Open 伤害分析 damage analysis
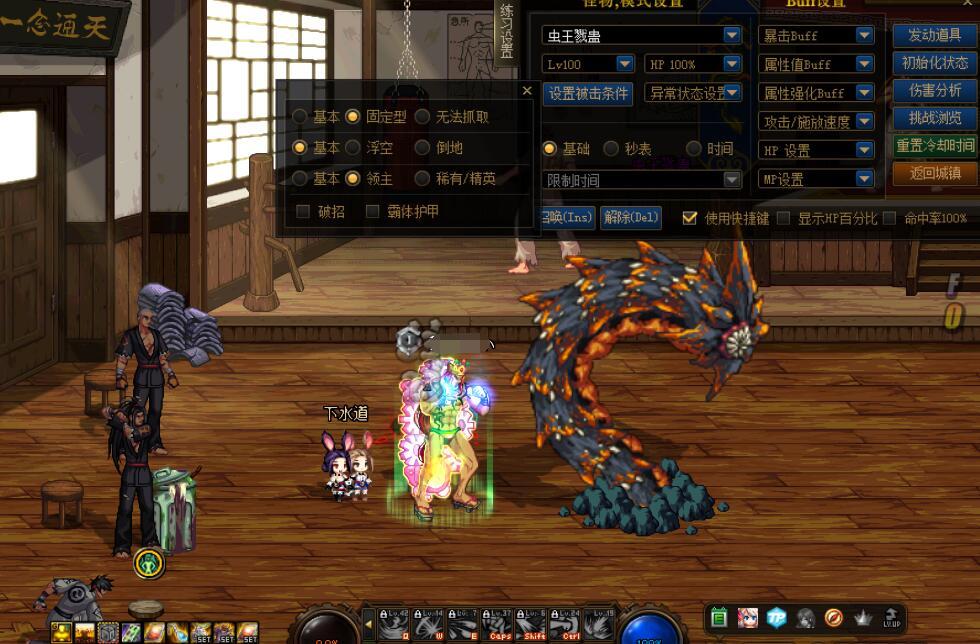The width and height of the screenshot is (980, 644). tap(934, 90)
